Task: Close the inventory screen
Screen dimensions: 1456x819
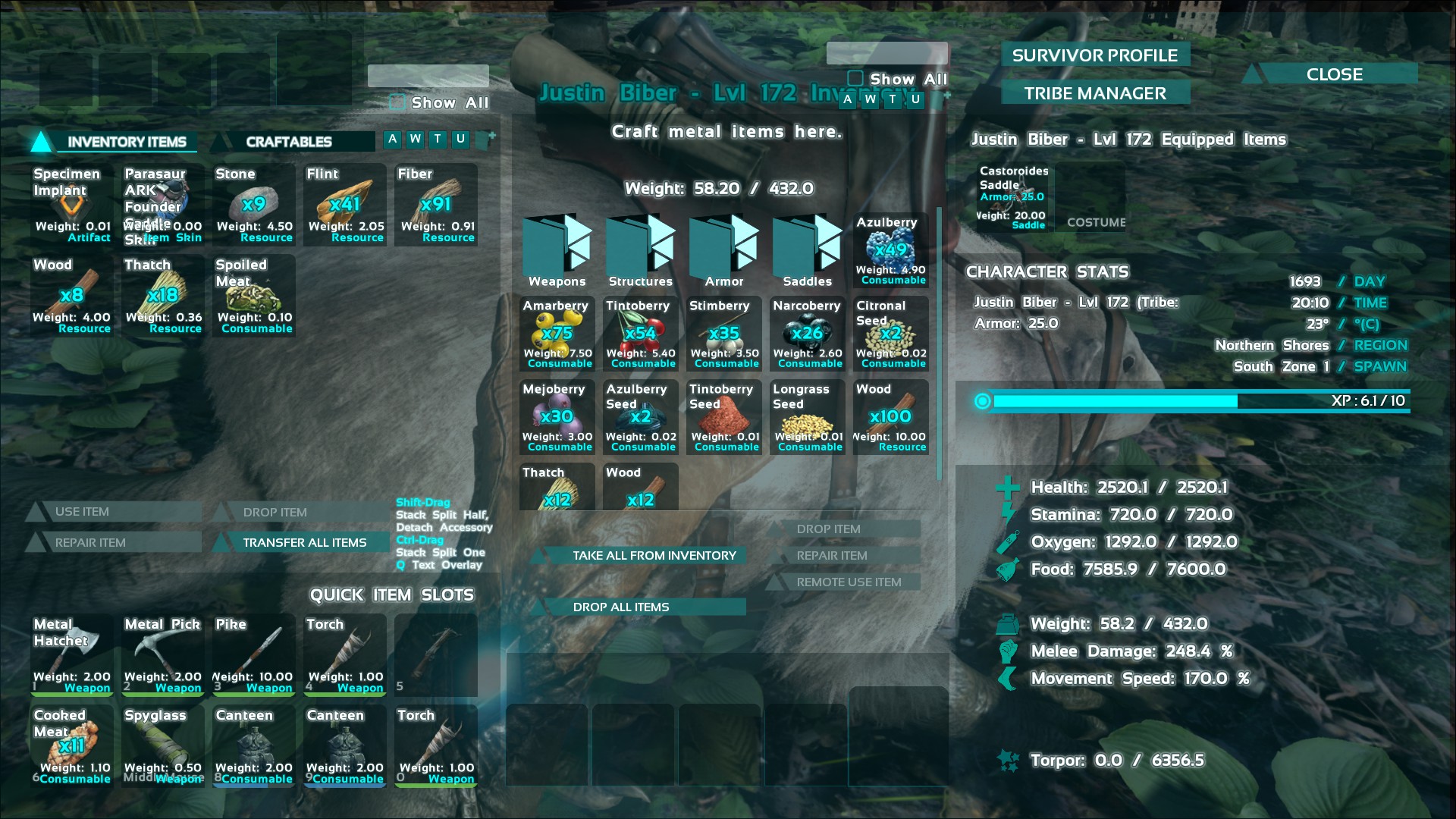Action: coord(1334,74)
